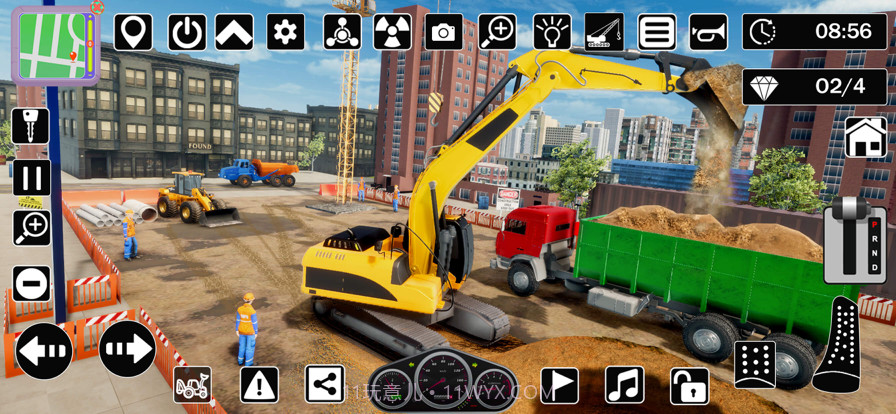This screenshot has height=414, width=896.
Task: Toggle the engine power button
Action: click(x=187, y=32)
